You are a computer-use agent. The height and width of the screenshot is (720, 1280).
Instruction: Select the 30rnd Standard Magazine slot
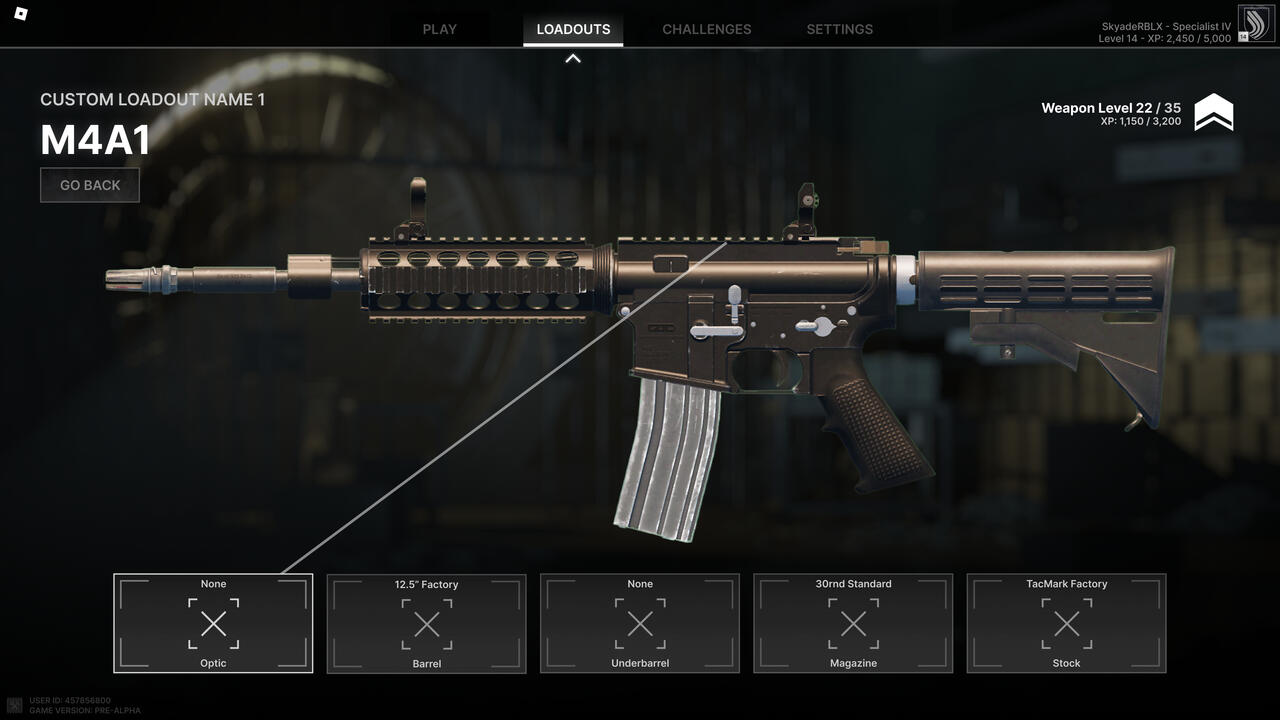[853, 623]
